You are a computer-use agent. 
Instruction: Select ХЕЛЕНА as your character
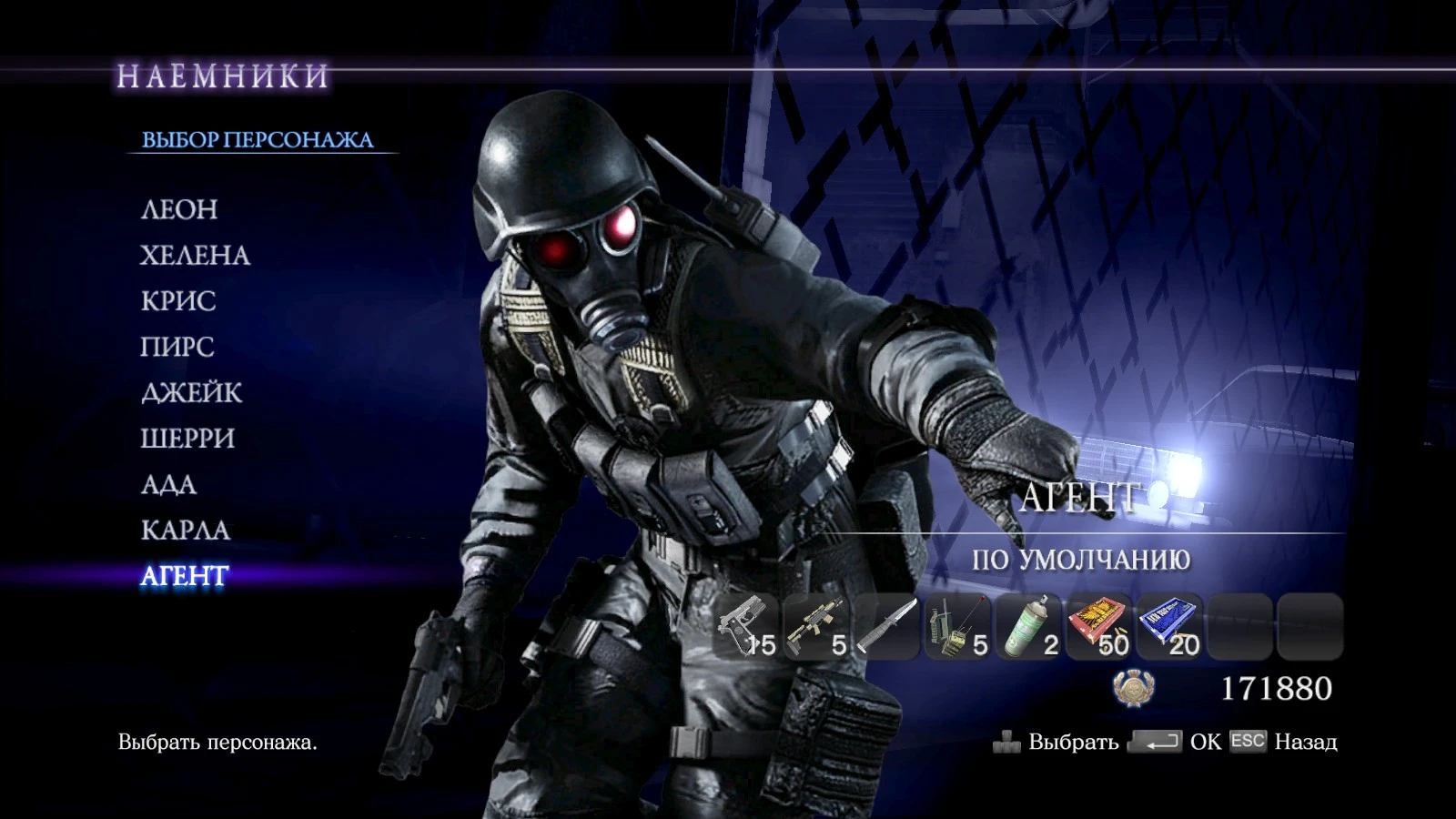point(194,257)
